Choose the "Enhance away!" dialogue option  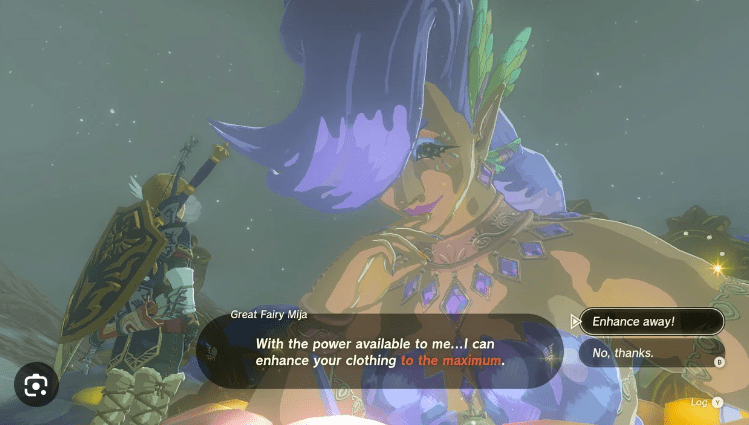[x=651, y=321]
